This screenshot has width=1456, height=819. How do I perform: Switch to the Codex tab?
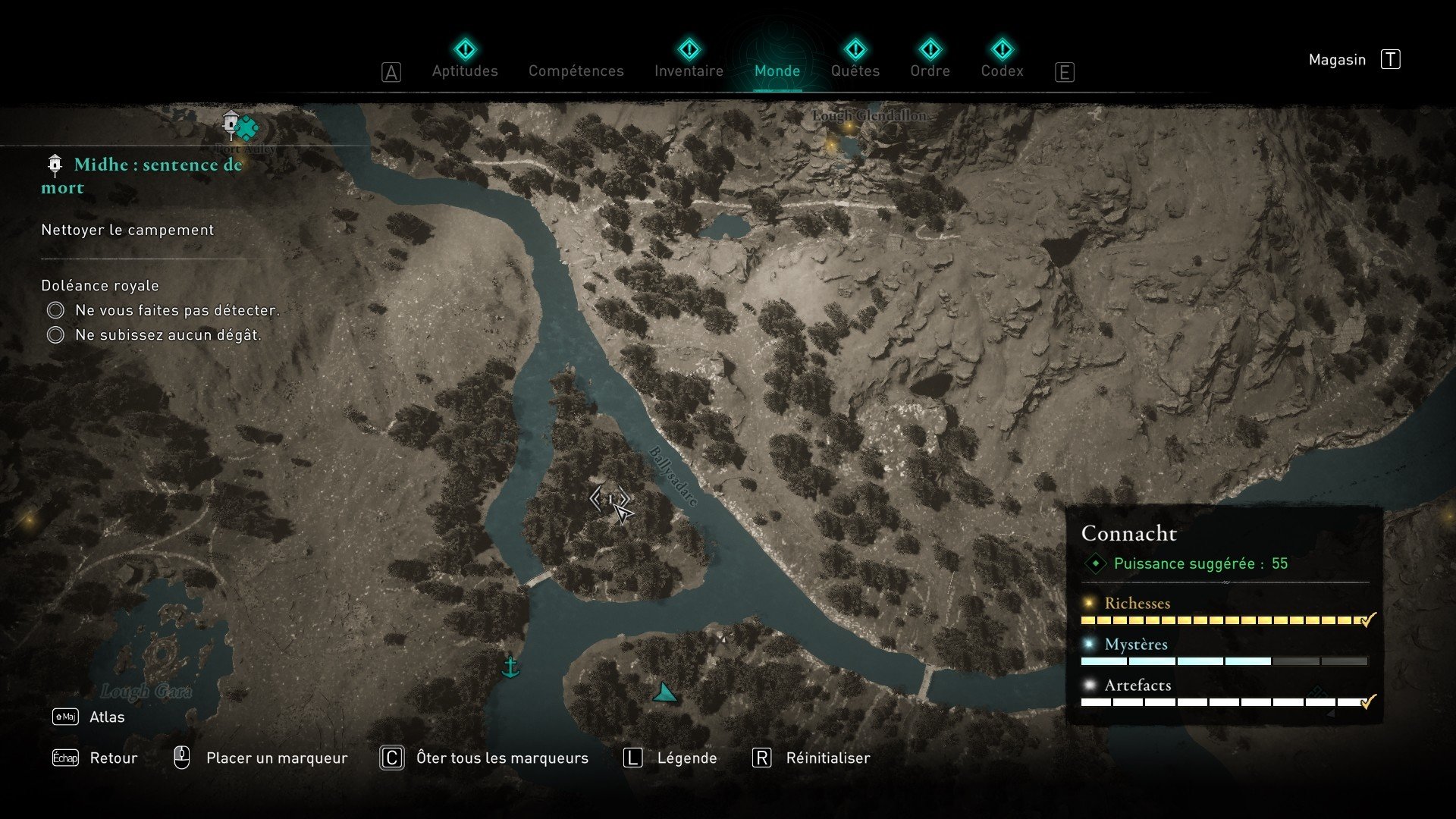pyautogui.click(x=1002, y=71)
